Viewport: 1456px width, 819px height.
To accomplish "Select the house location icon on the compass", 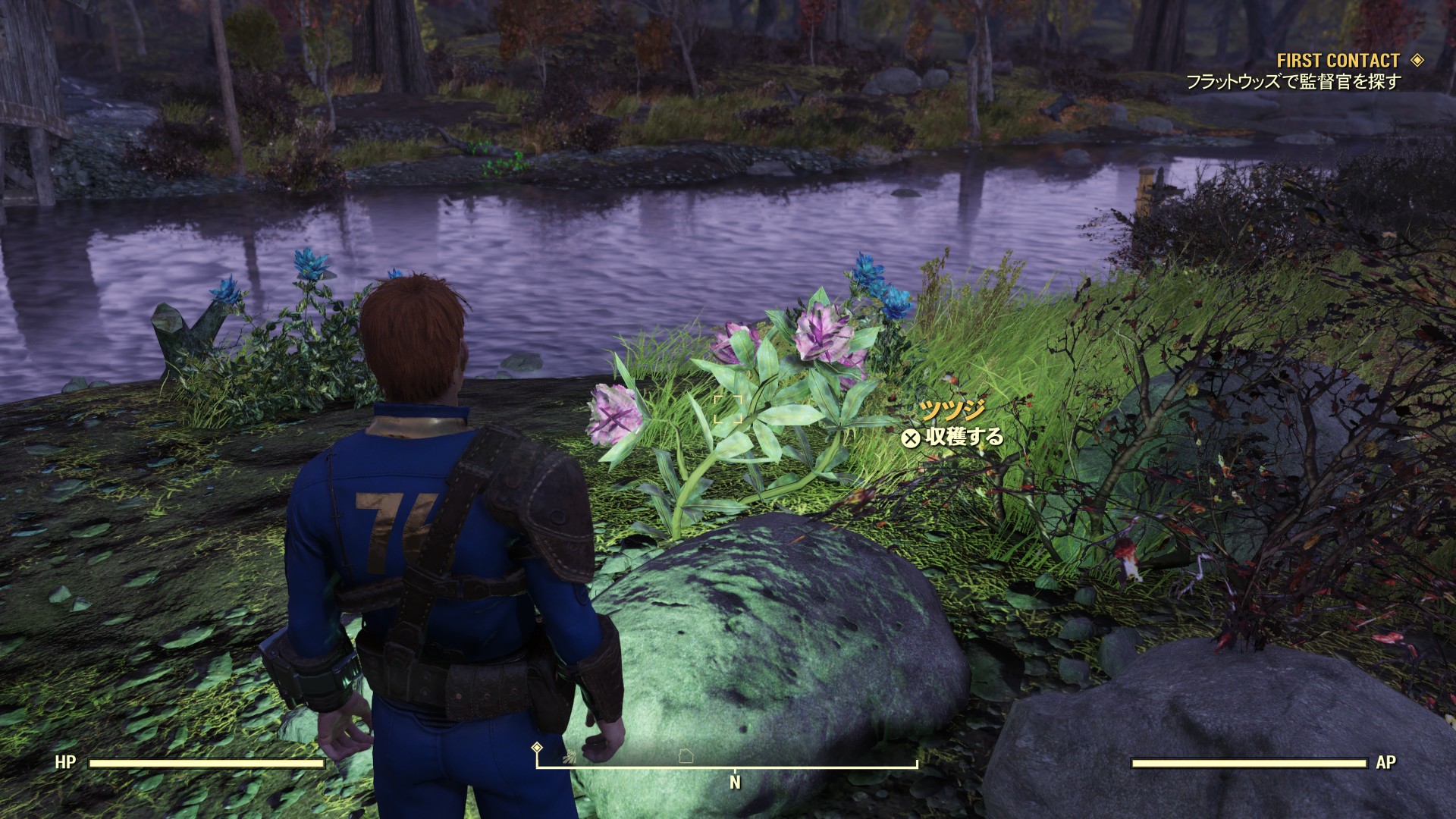I will [686, 756].
